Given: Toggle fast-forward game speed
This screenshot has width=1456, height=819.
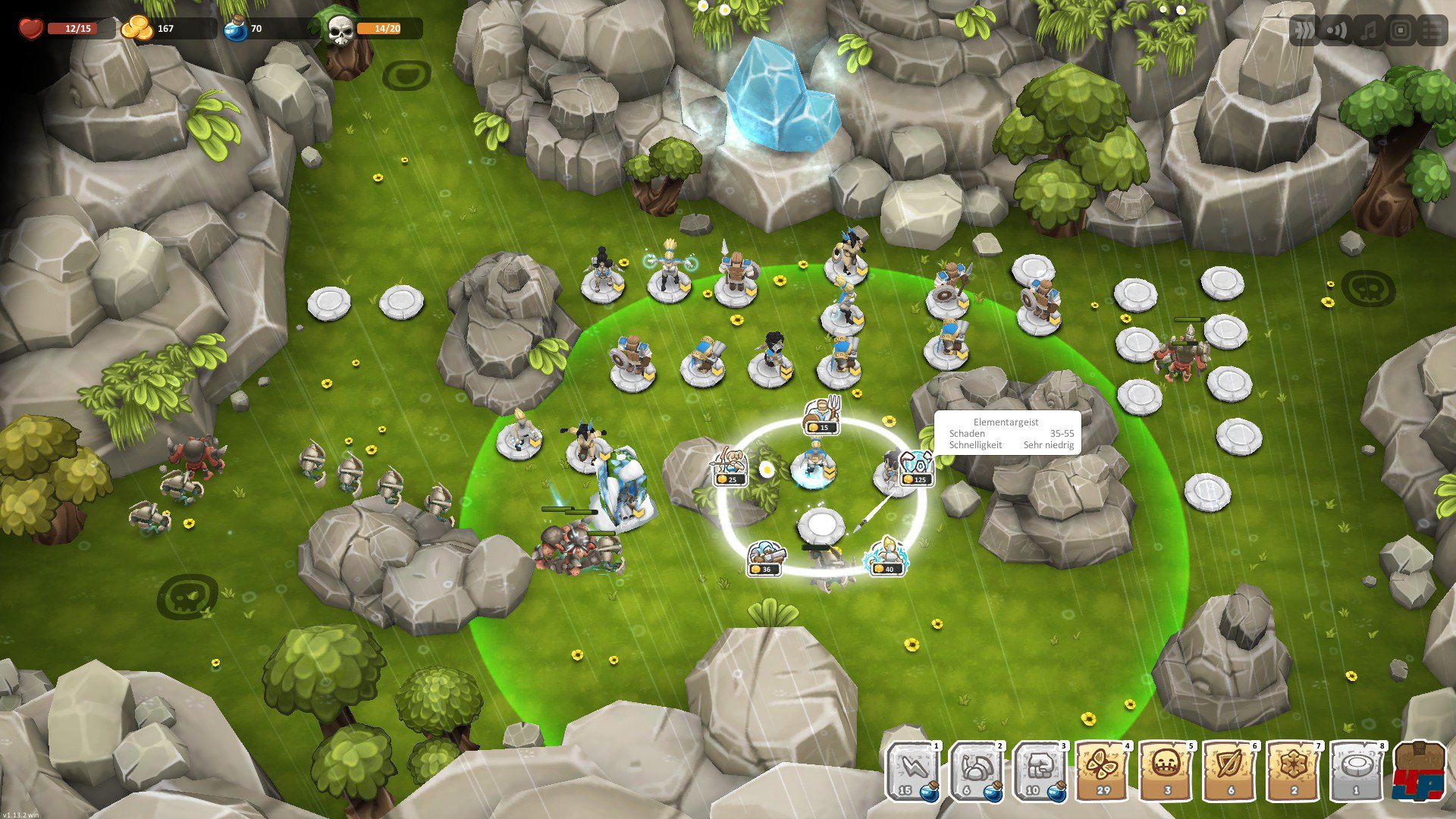Looking at the screenshot, I should pyautogui.click(x=1304, y=31).
